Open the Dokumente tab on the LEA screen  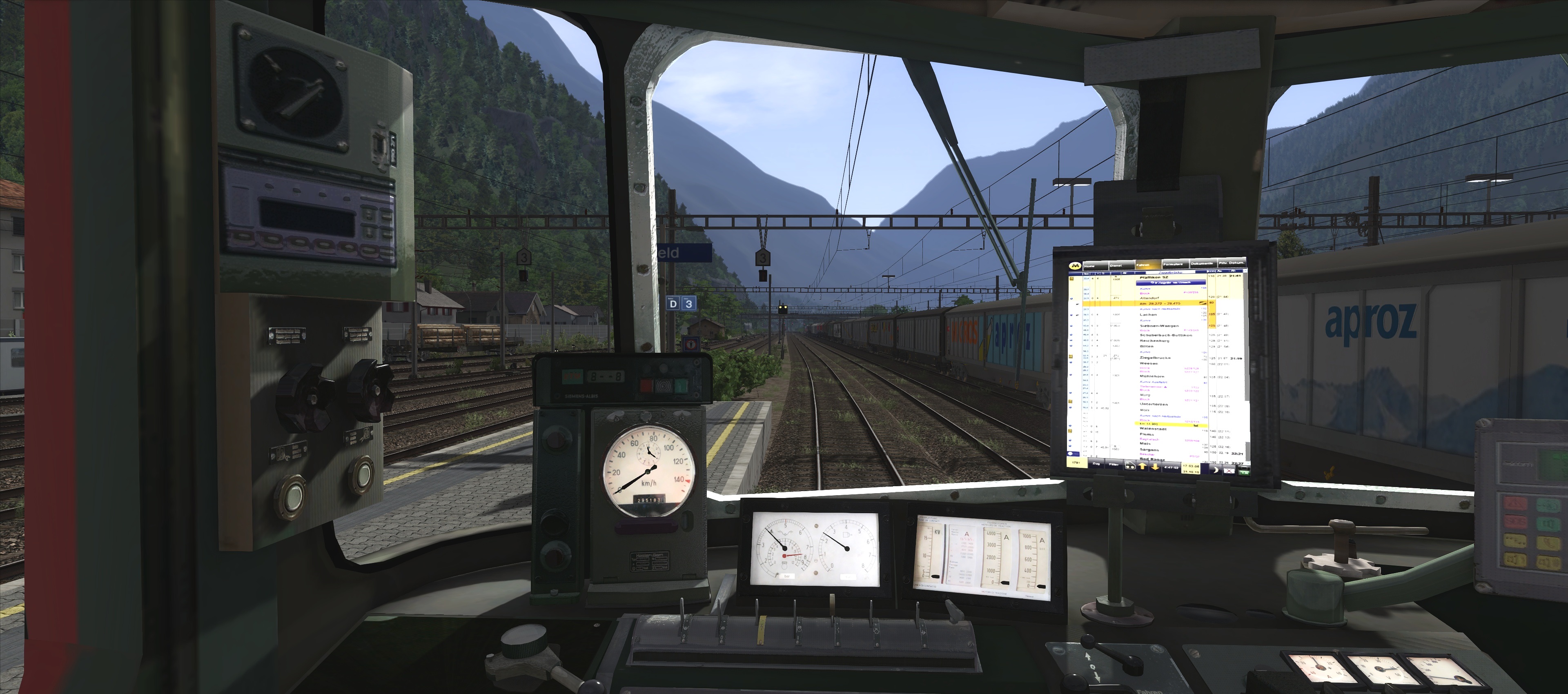(1203, 264)
